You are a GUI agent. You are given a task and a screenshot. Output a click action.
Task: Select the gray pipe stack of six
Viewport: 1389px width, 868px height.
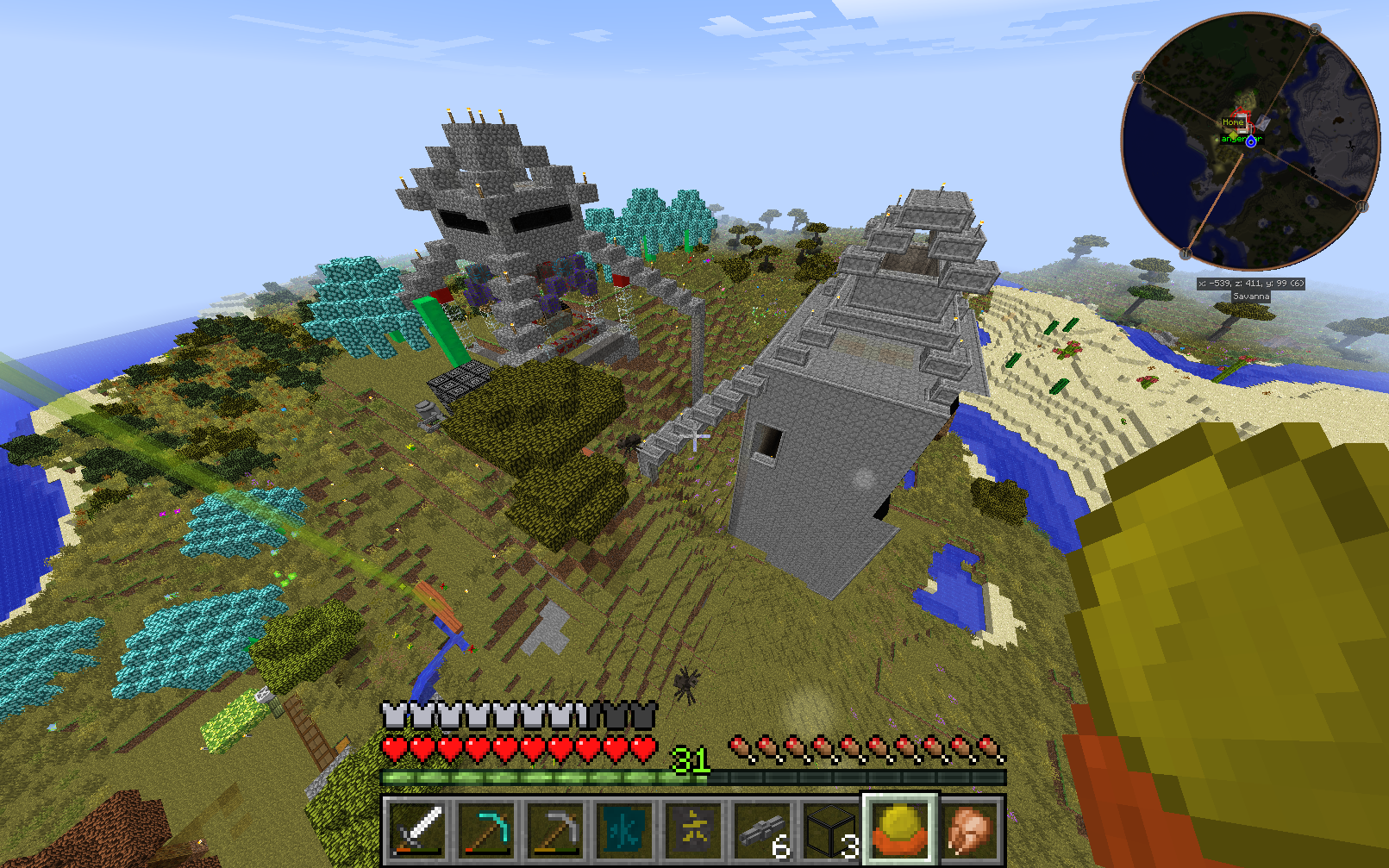pyautogui.click(x=762, y=832)
